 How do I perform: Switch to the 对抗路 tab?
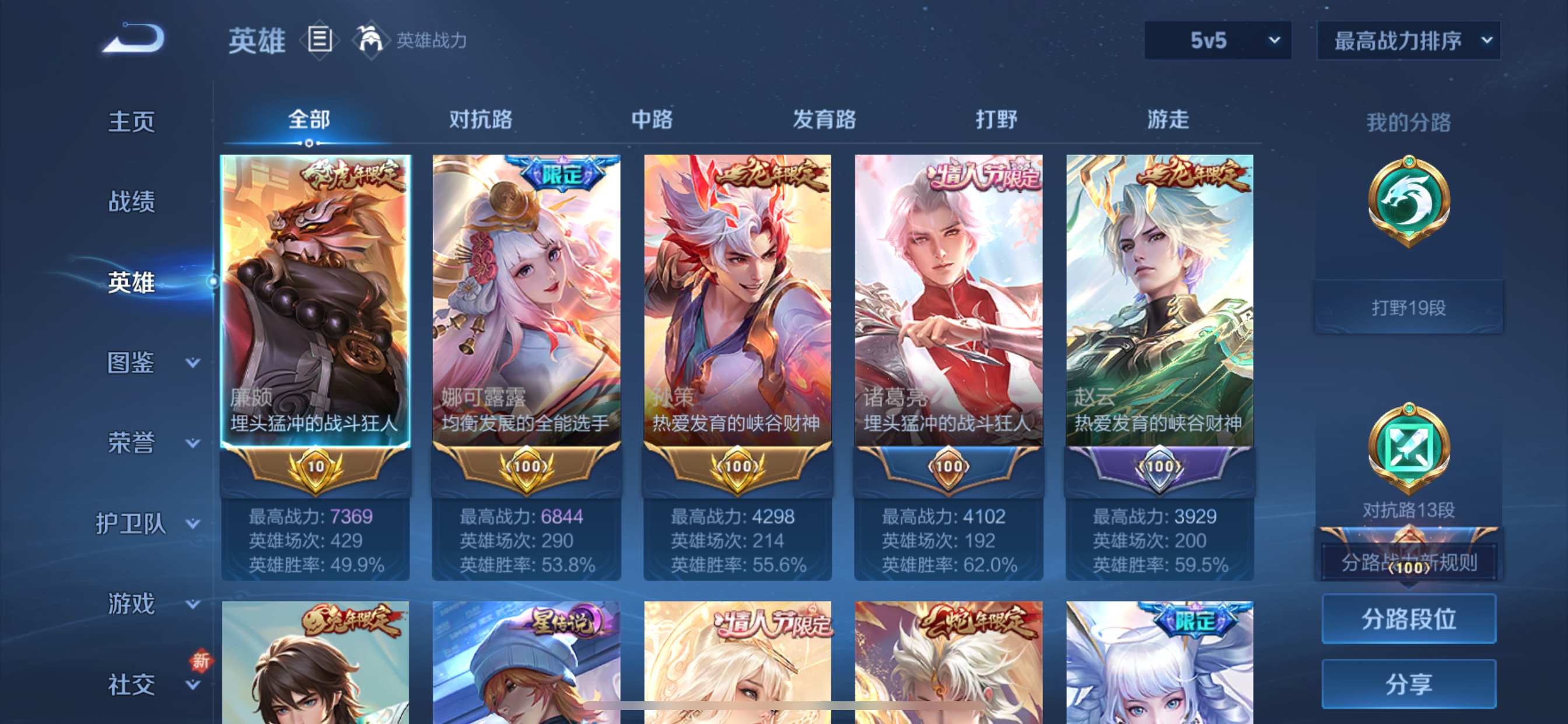click(x=480, y=120)
